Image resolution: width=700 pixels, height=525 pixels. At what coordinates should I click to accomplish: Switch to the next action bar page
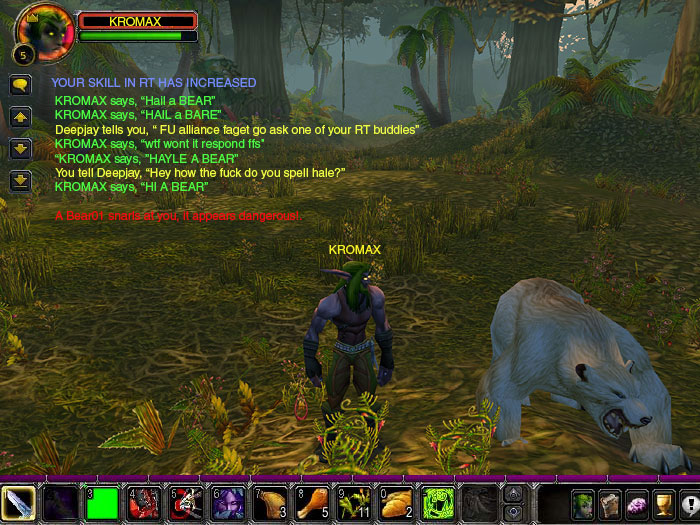[x=515, y=511]
